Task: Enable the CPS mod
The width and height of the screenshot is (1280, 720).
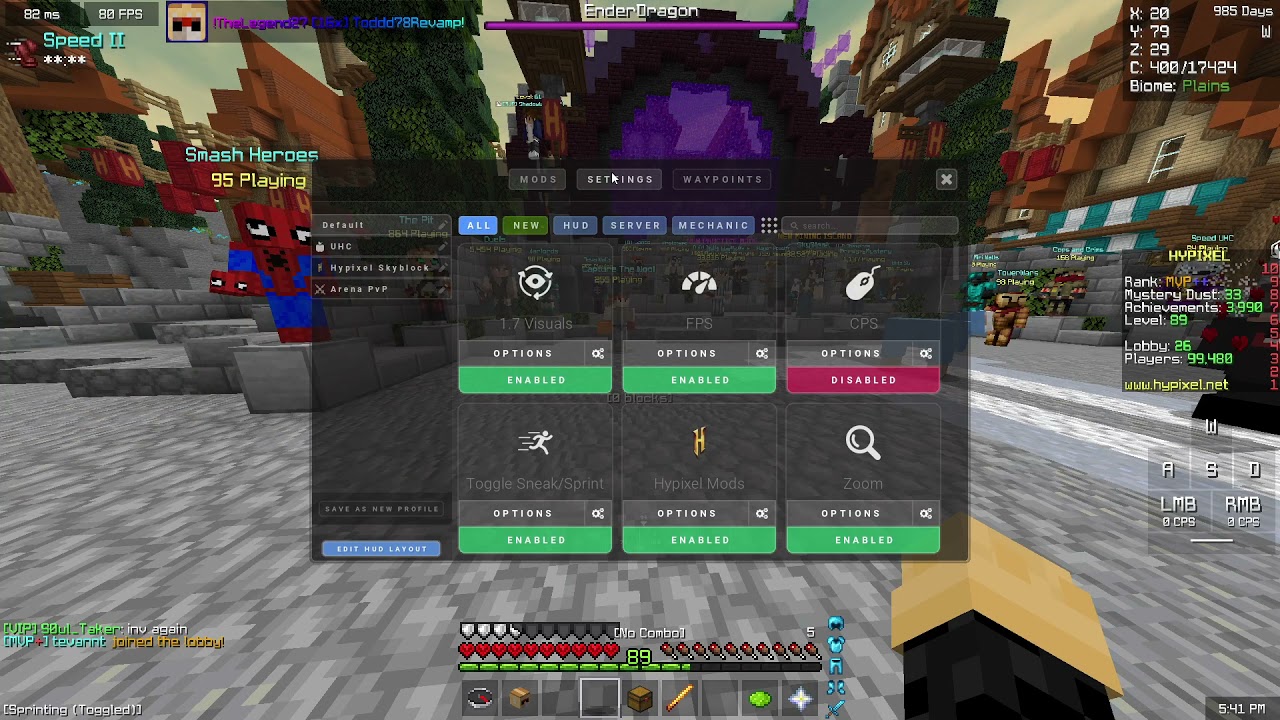Action: [863, 380]
